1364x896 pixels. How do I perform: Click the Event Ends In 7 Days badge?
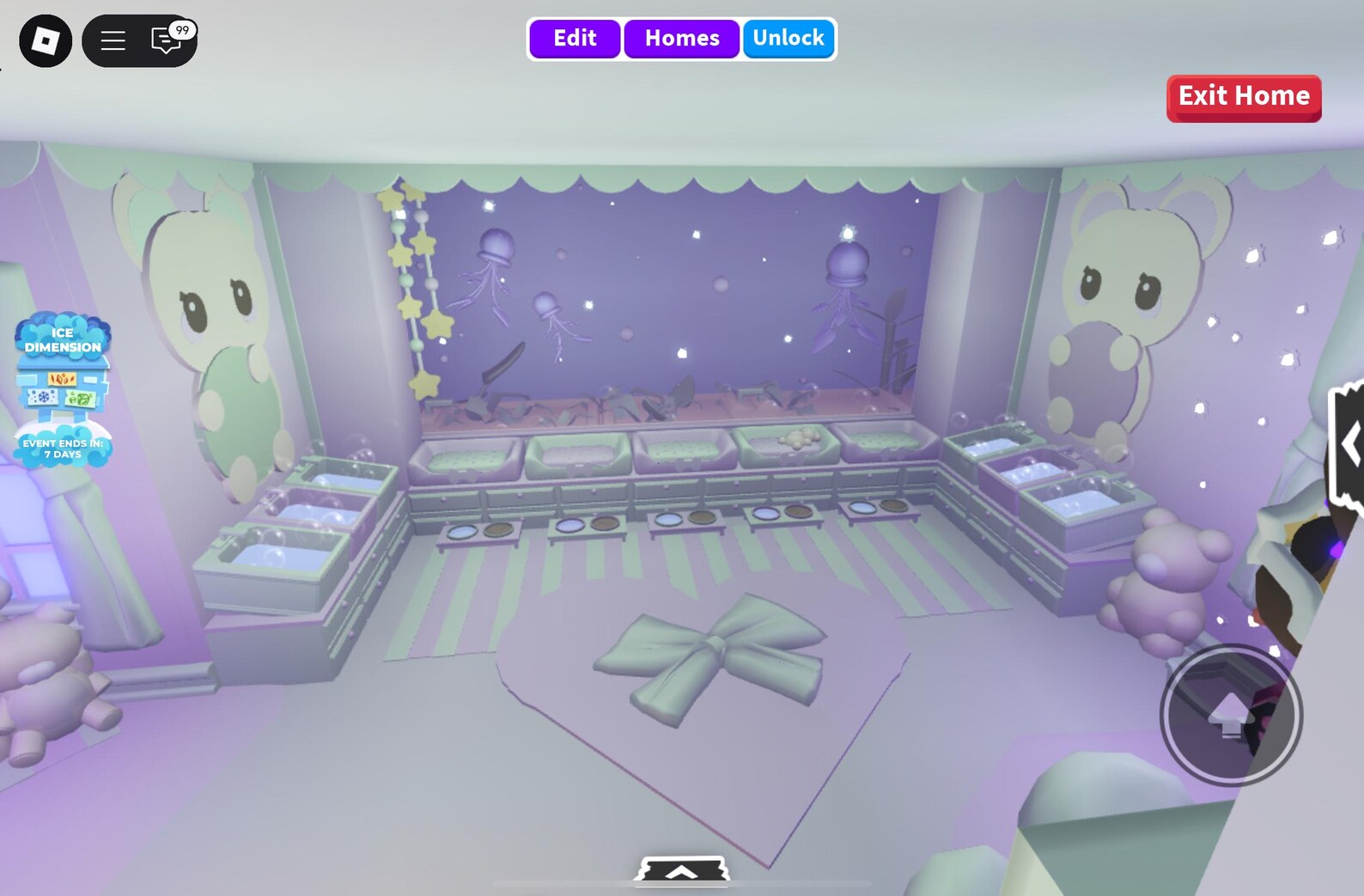tap(61, 447)
